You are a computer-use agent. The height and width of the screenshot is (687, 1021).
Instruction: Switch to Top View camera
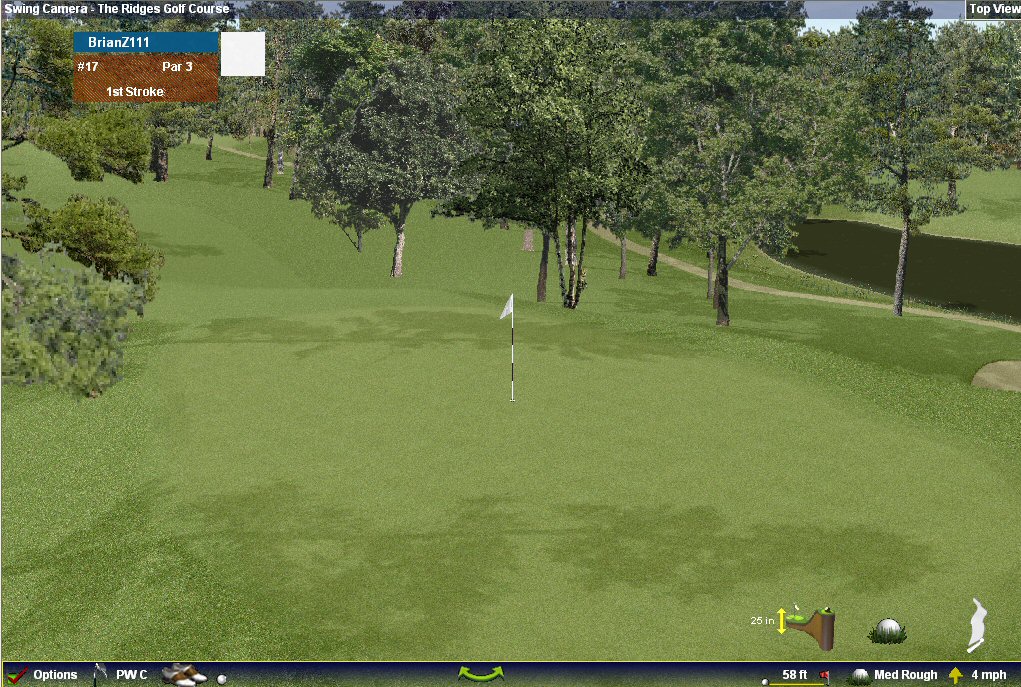(993, 9)
